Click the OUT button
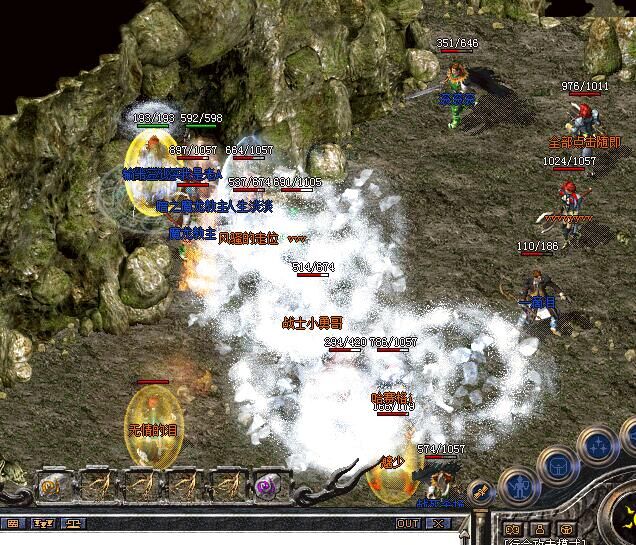The width and height of the screenshot is (636, 545). click(408, 523)
